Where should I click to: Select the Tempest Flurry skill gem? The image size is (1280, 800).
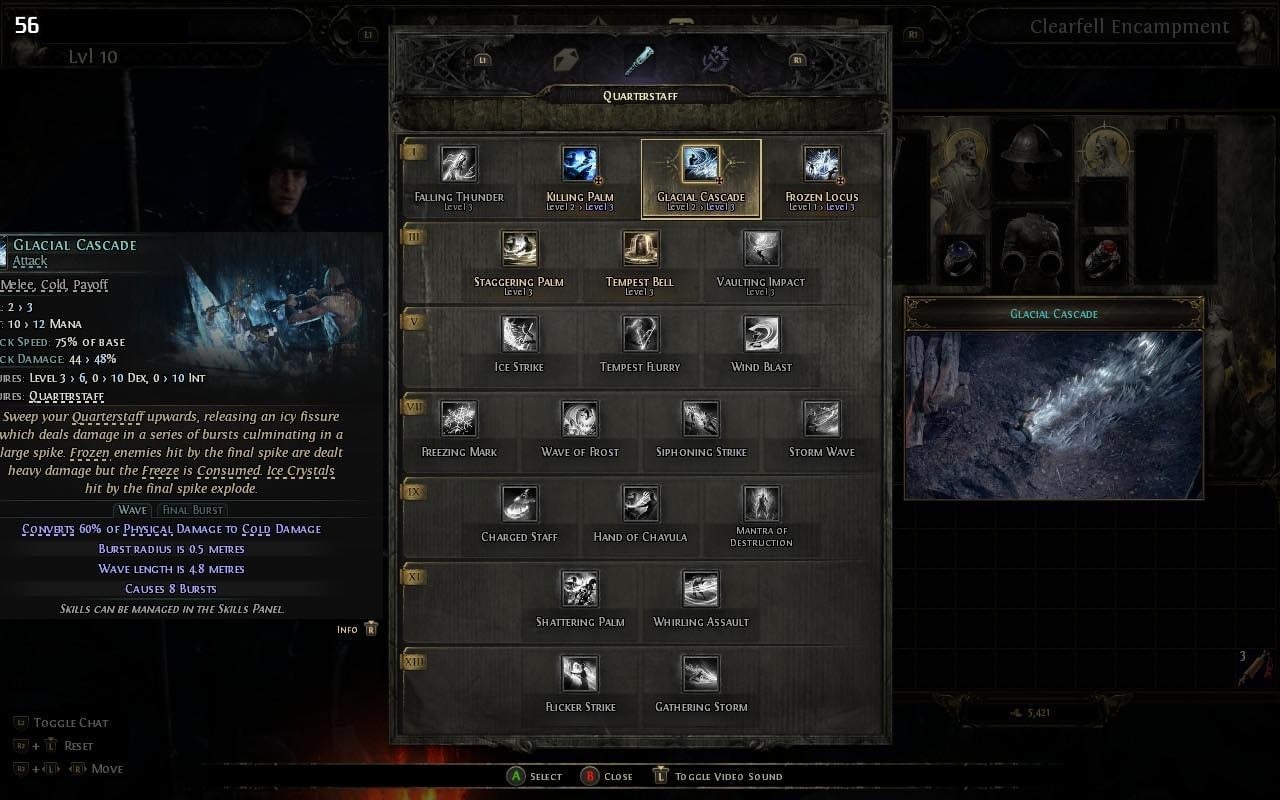pos(640,333)
